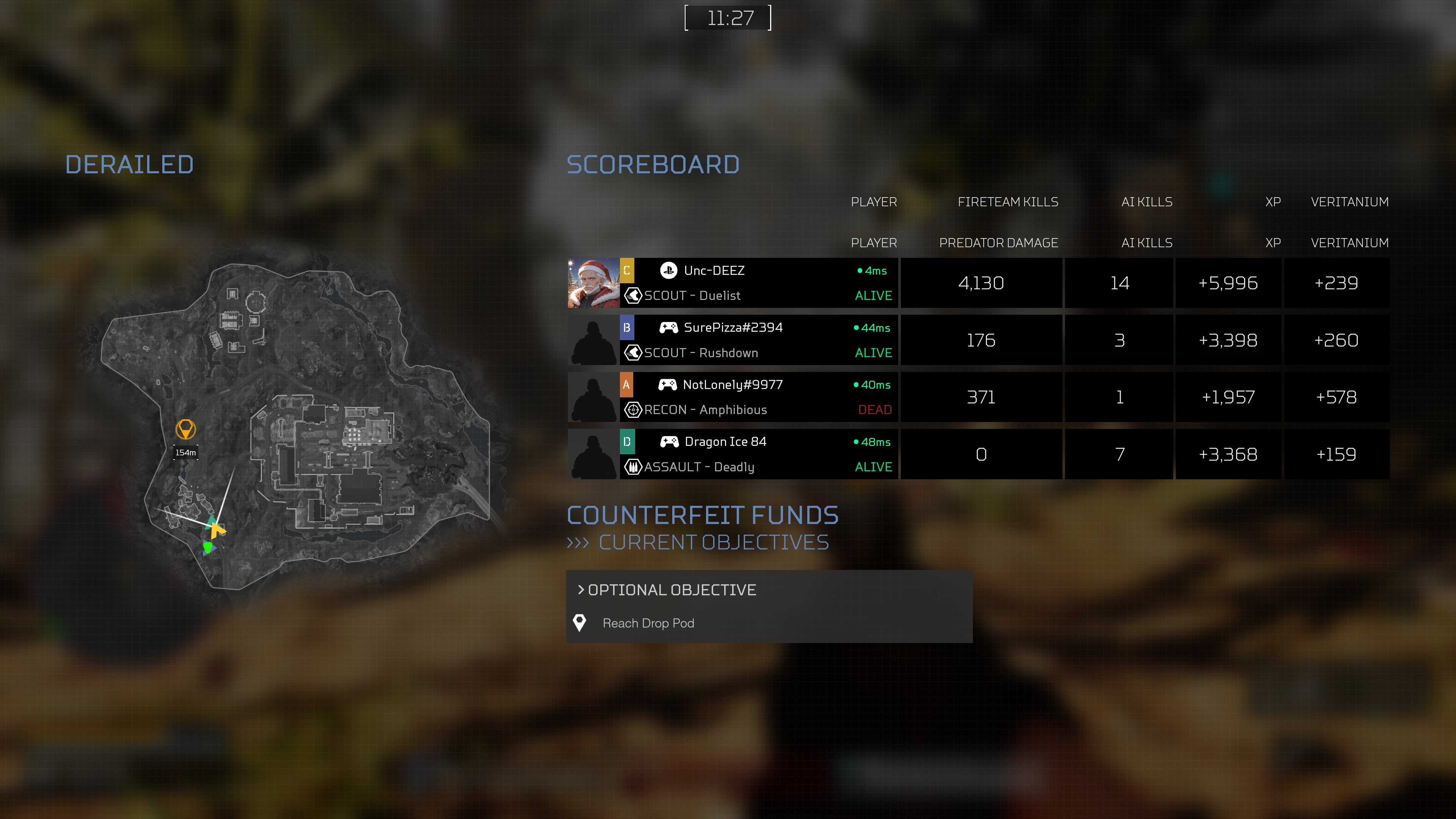Click the orange objective marker on the map
The image size is (1456, 819).
point(185,429)
